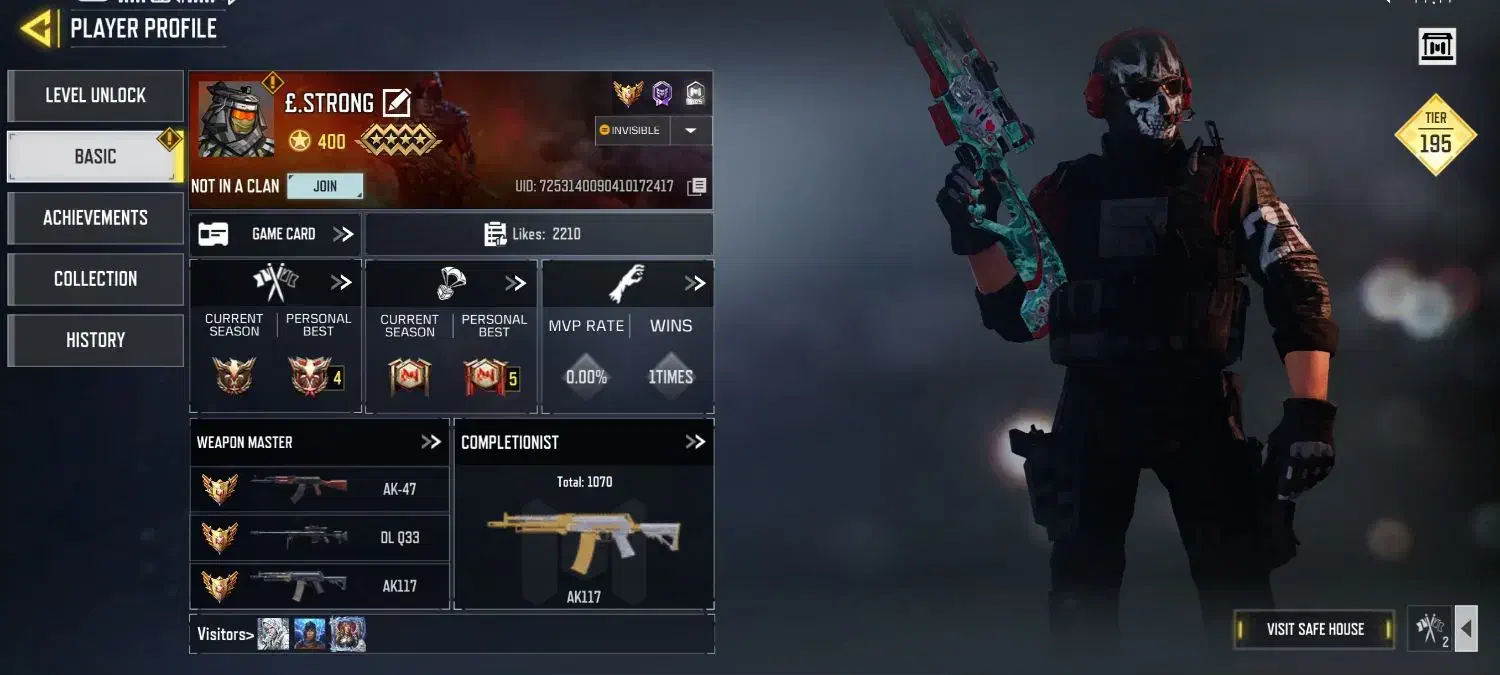Show the Collection tab
1500x675 pixels.
(95, 279)
